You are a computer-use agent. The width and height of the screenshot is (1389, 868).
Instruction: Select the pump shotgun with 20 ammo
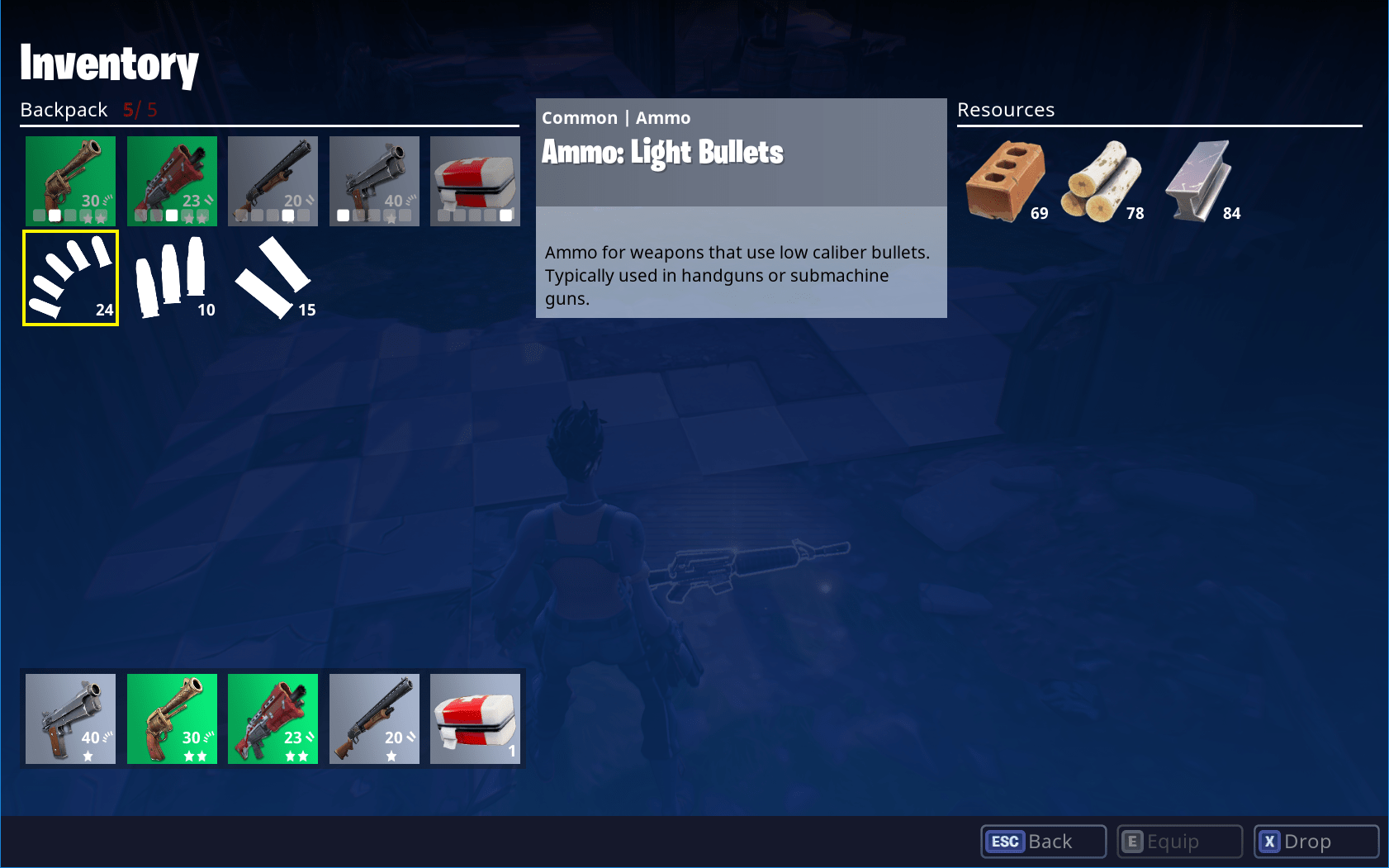(x=273, y=181)
